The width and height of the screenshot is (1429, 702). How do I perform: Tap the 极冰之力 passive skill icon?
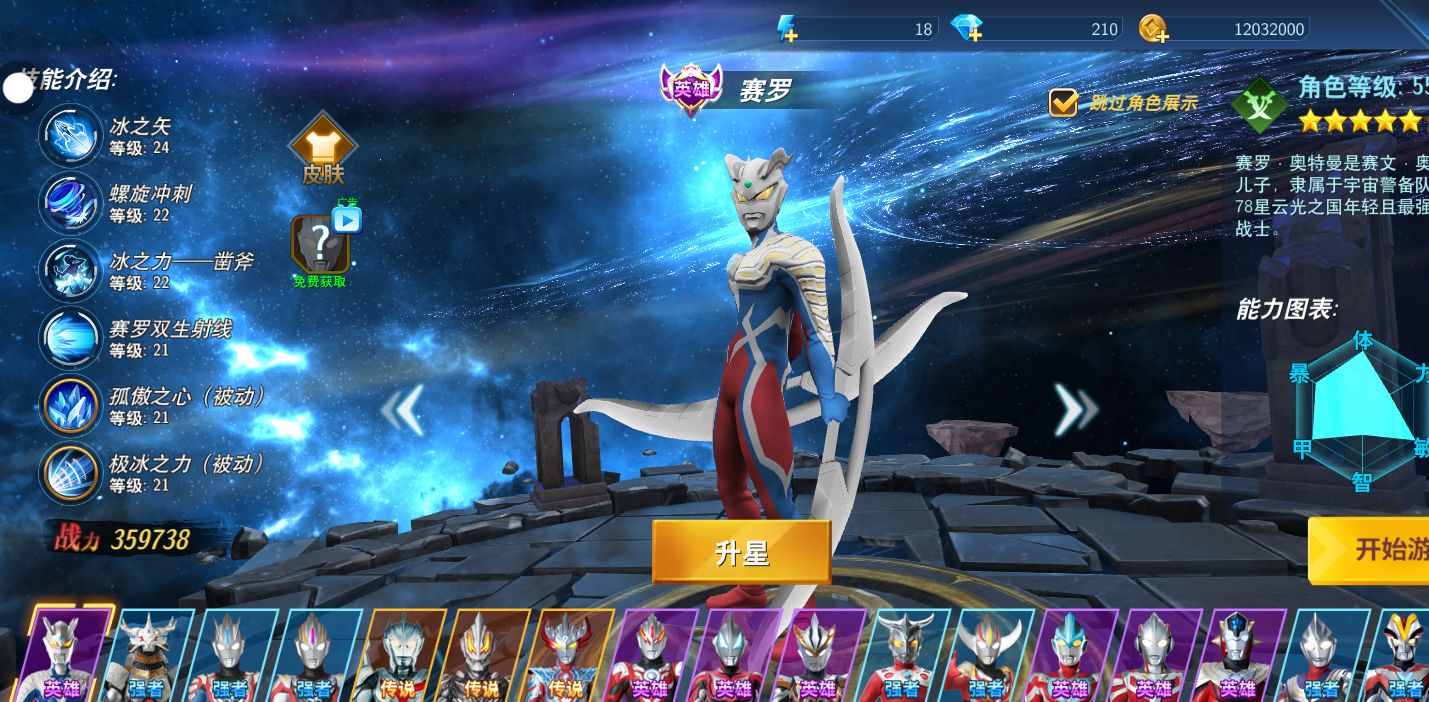[x=70, y=473]
